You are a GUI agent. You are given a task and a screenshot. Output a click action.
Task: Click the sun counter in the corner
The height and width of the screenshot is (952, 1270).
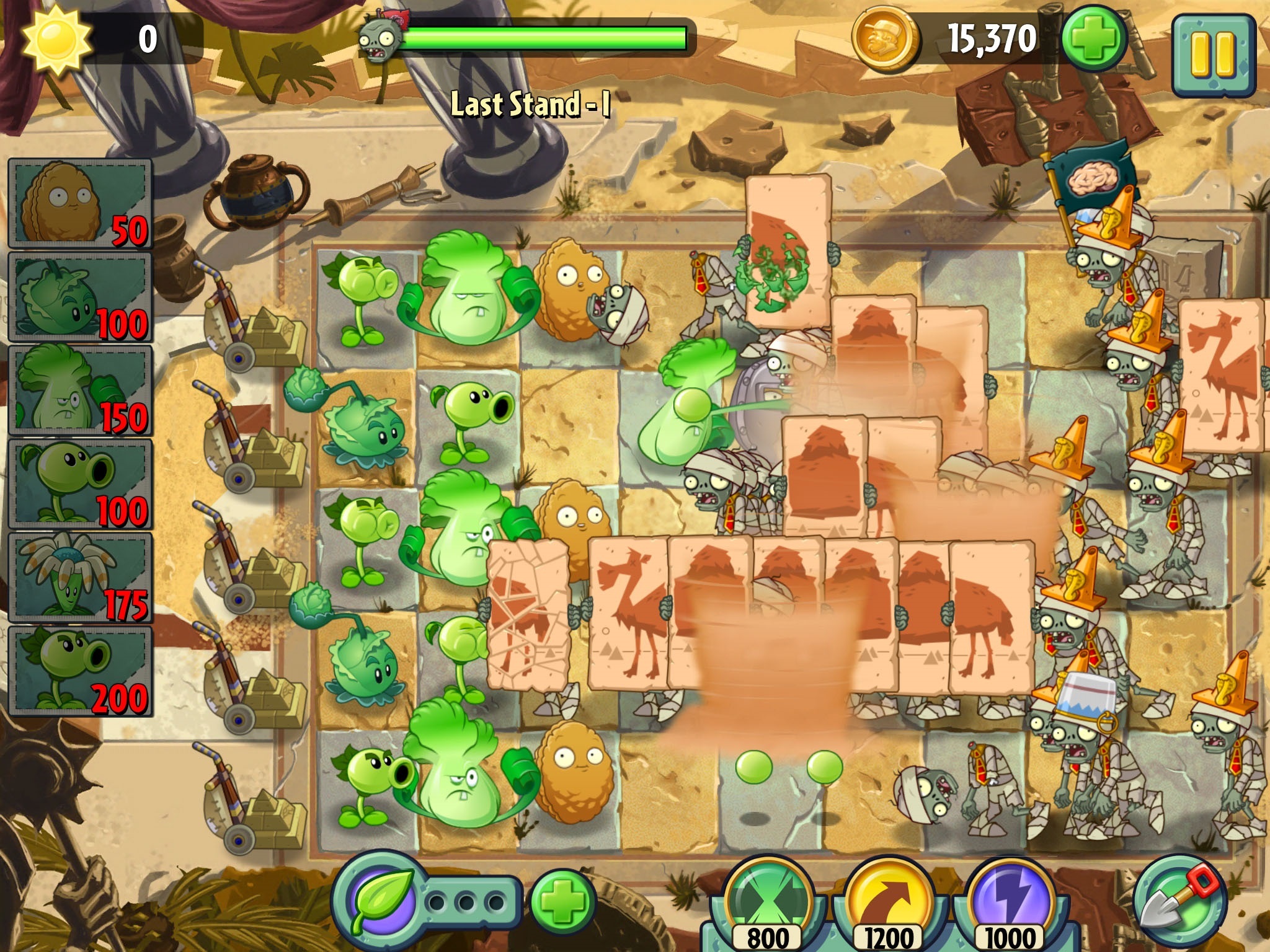tap(59, 37)
